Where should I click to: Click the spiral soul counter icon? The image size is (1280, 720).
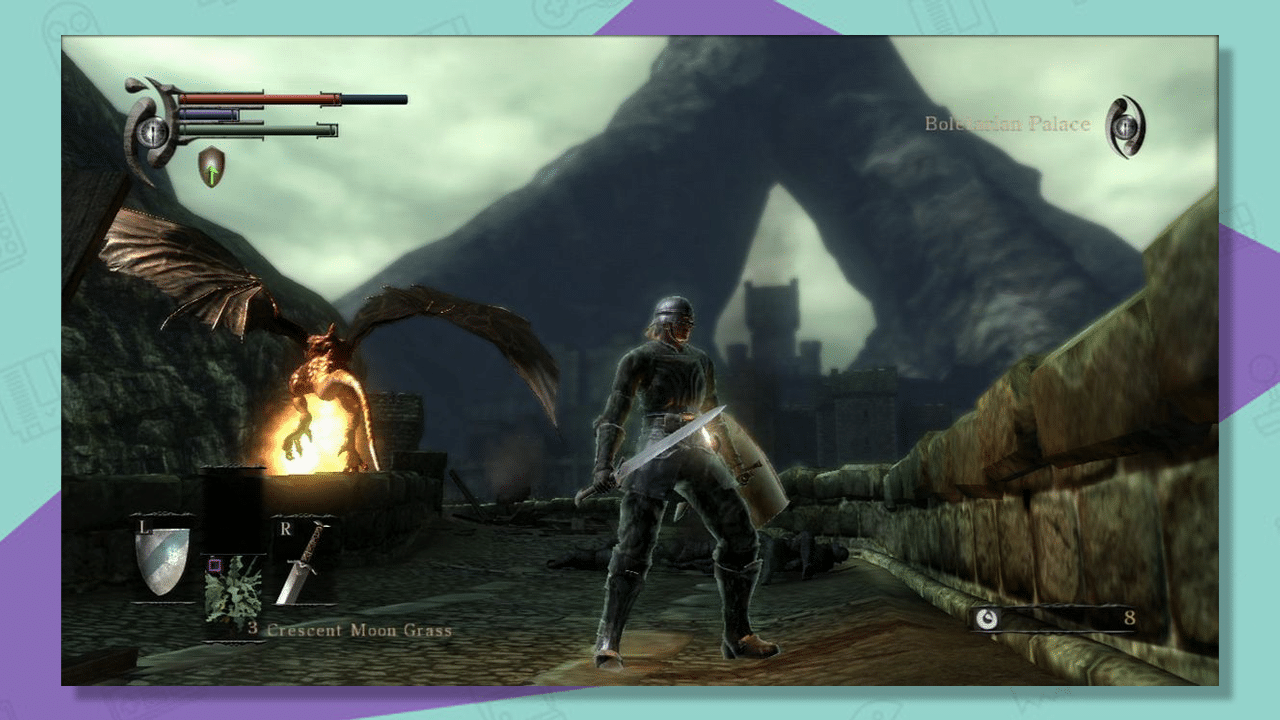click(x=986, y=618)
